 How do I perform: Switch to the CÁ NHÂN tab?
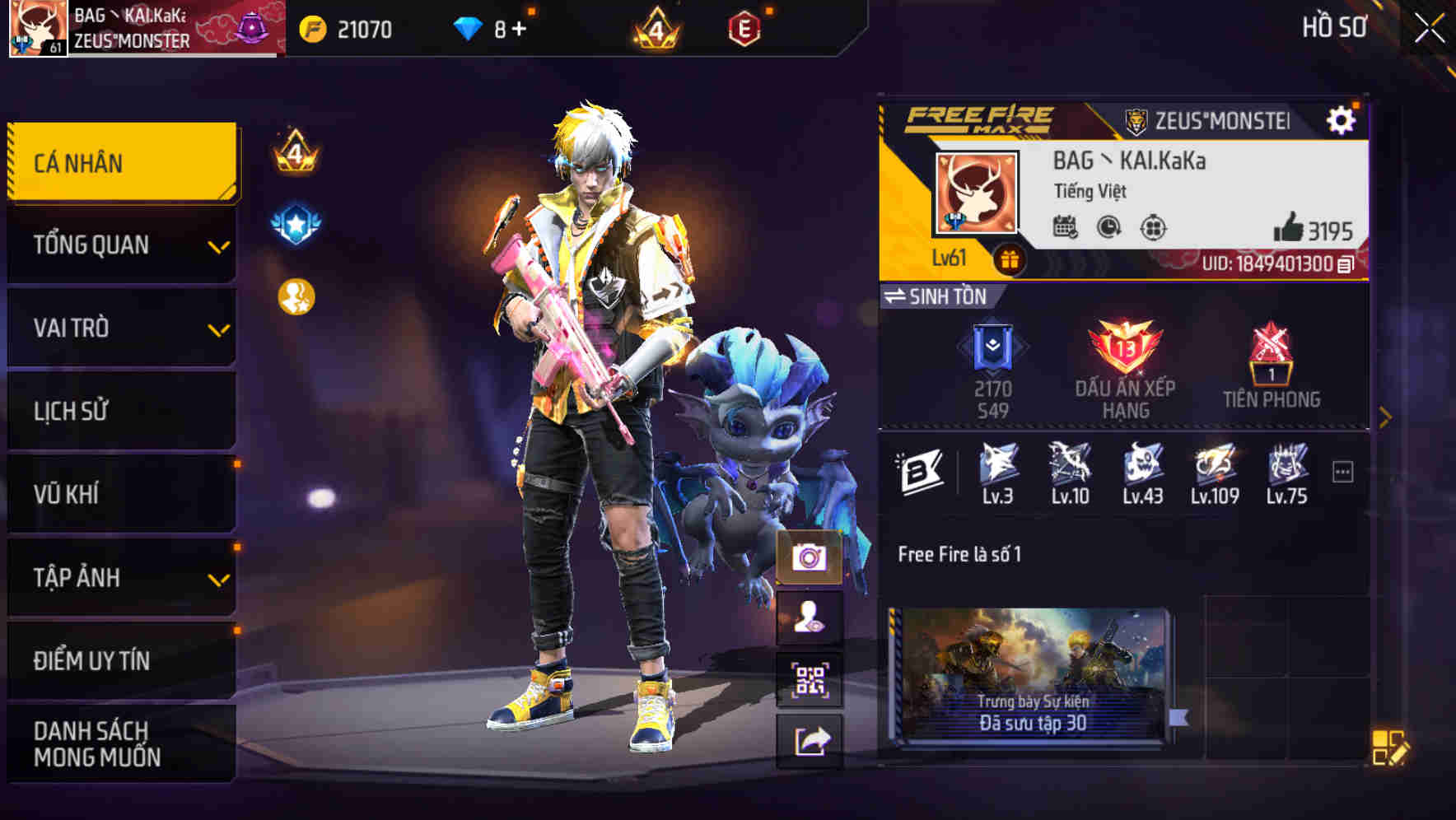click(120, 162)
